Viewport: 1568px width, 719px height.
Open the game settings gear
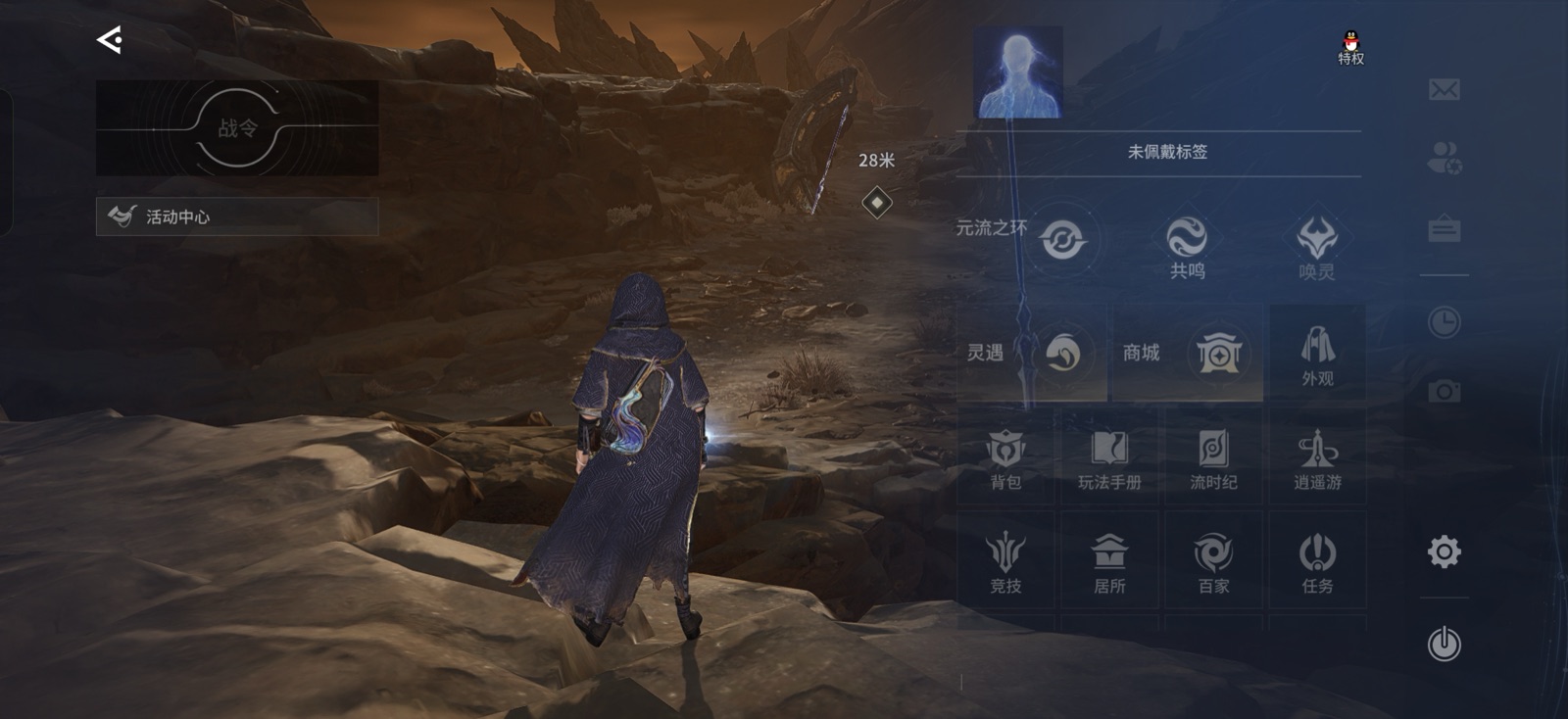pos(1443,553)
